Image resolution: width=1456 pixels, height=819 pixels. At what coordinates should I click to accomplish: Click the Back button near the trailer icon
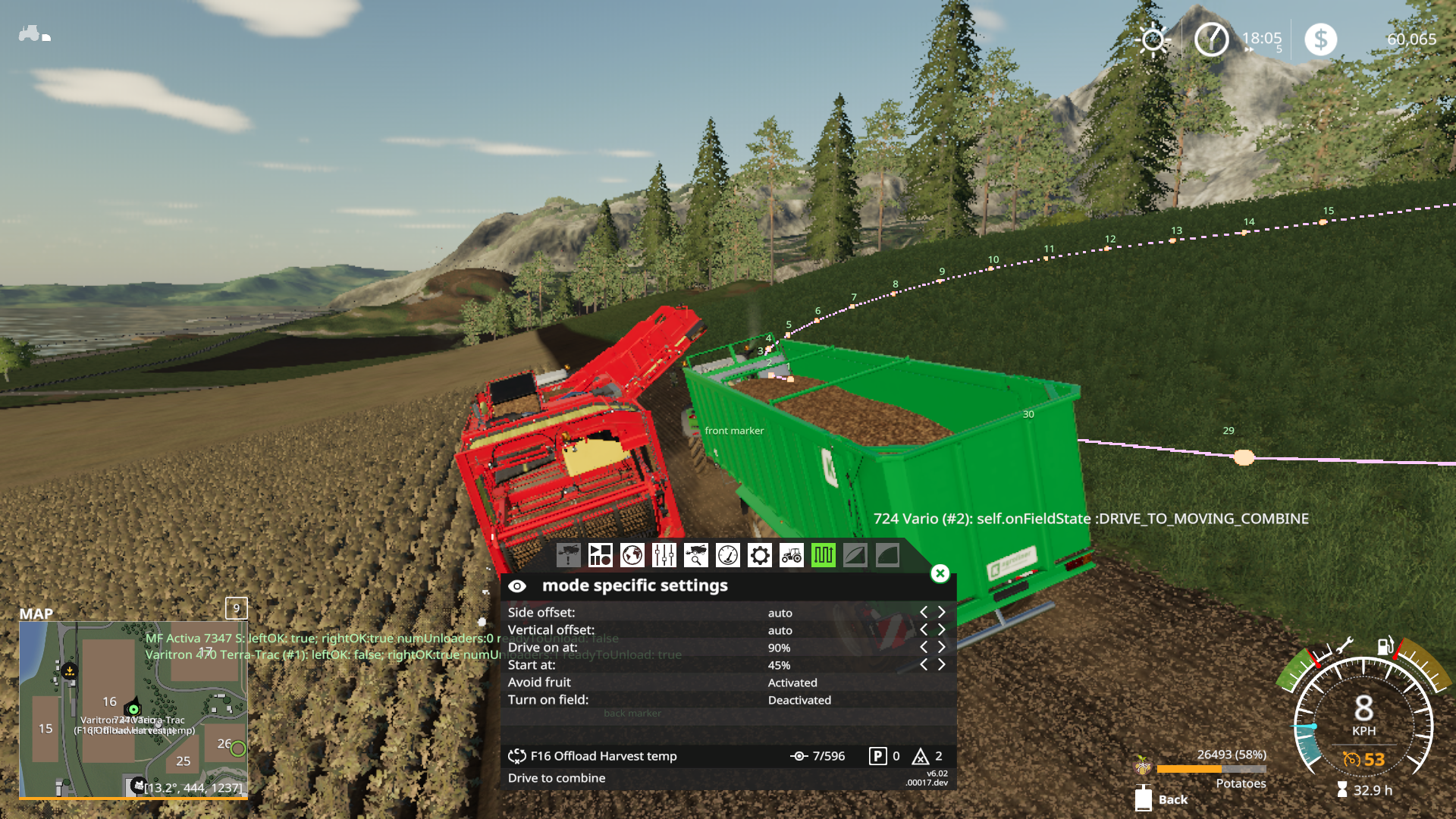pos(1172,799)
